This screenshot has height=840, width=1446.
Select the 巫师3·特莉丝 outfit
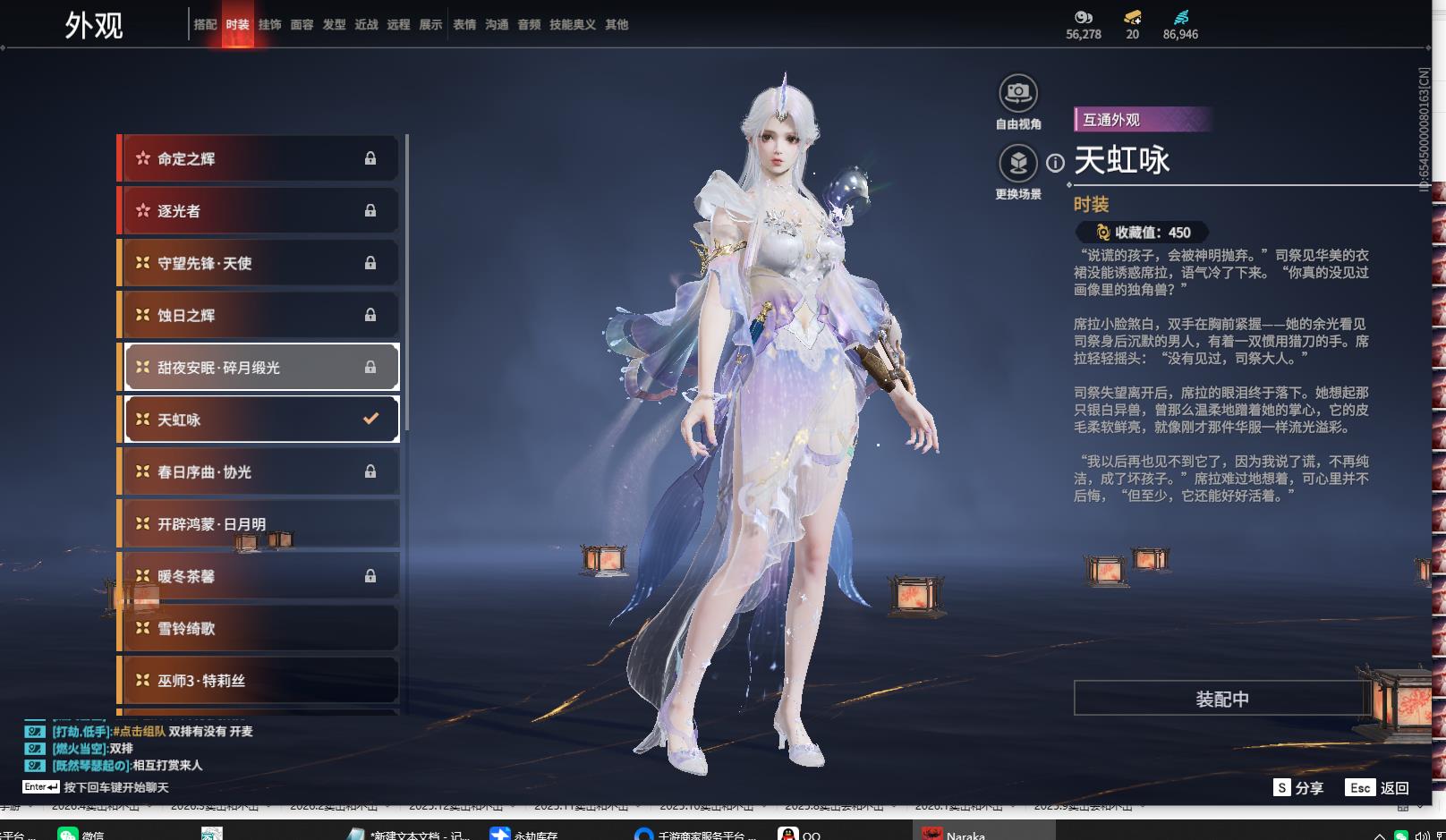pyautogui.click(x=259, y=681)
